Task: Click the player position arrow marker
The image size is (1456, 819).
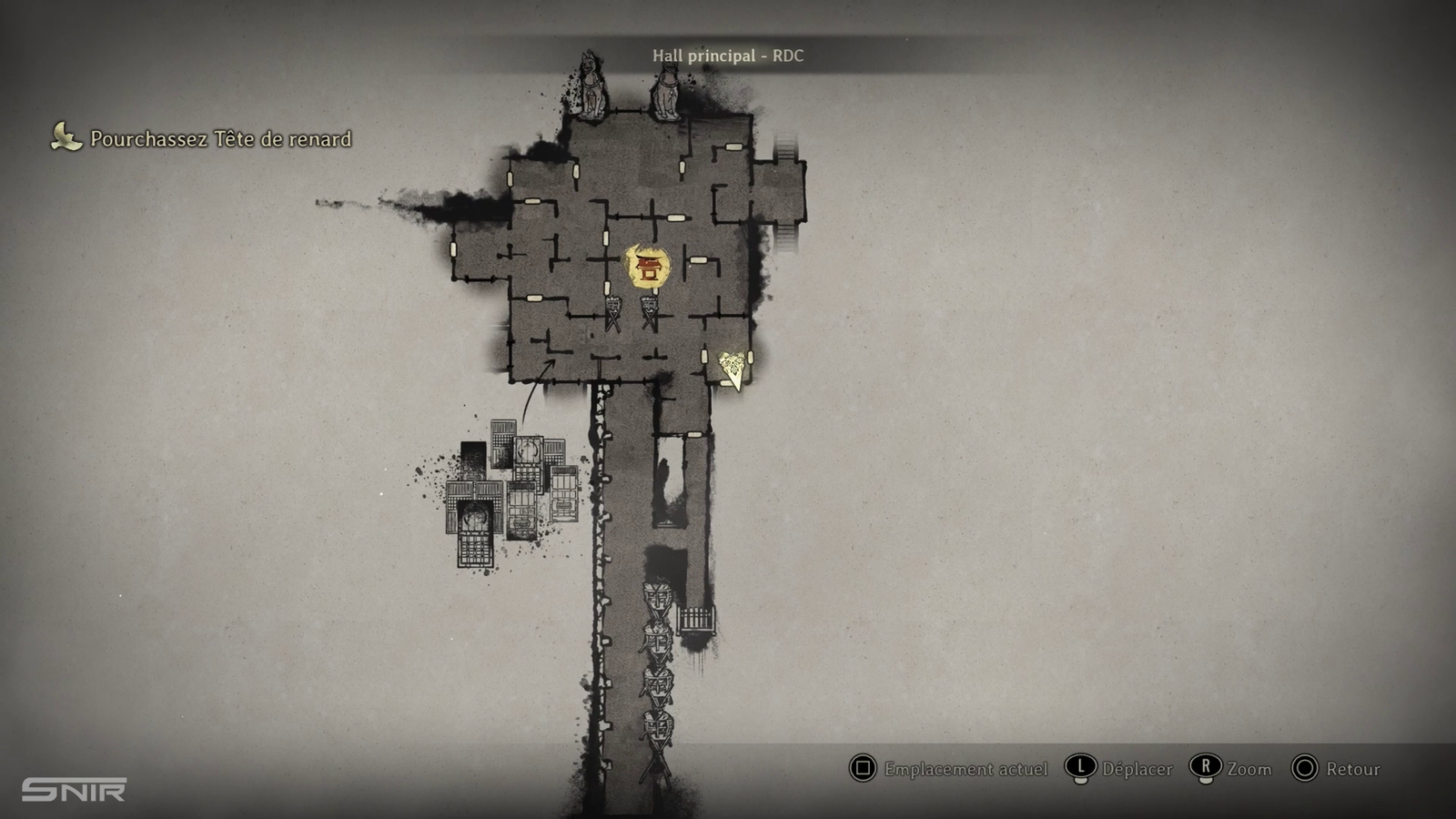Action: point(733,369)
